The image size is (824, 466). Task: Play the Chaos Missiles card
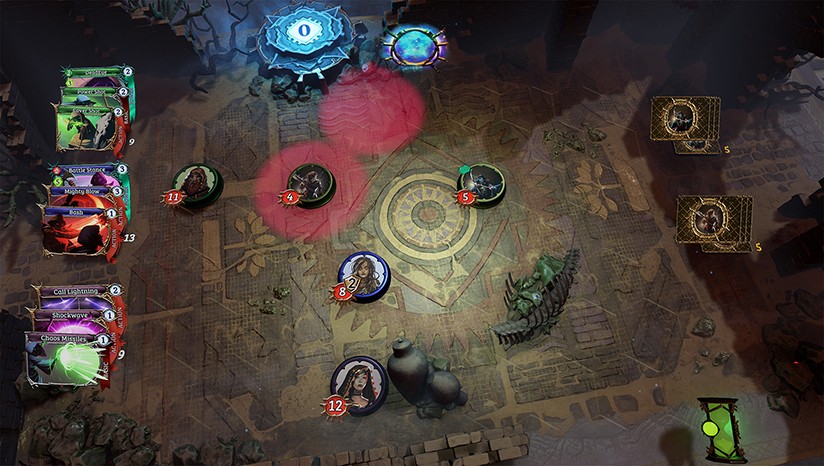coord(66,357)
